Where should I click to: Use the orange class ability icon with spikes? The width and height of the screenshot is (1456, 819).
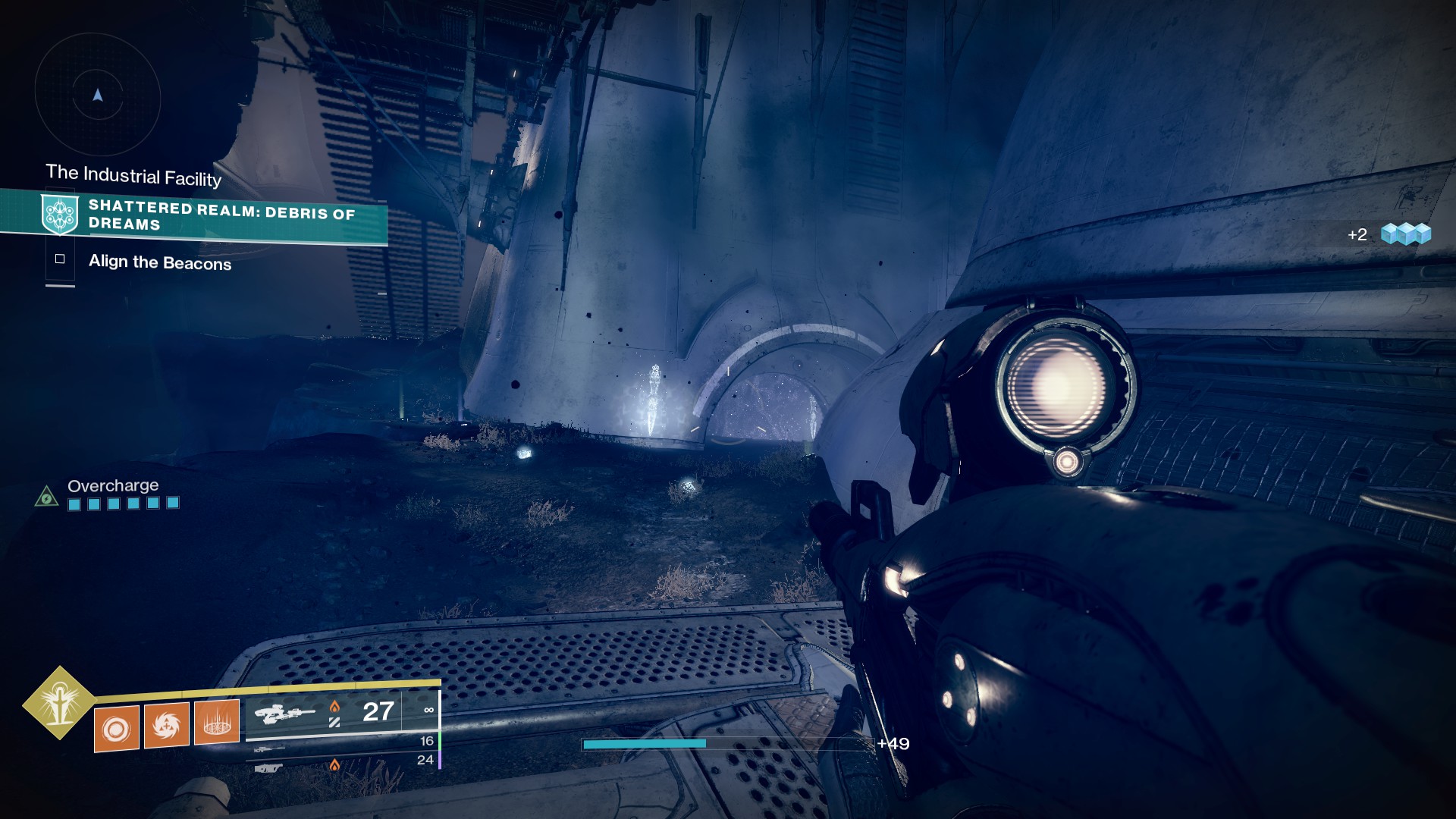[x=217, y=722]
